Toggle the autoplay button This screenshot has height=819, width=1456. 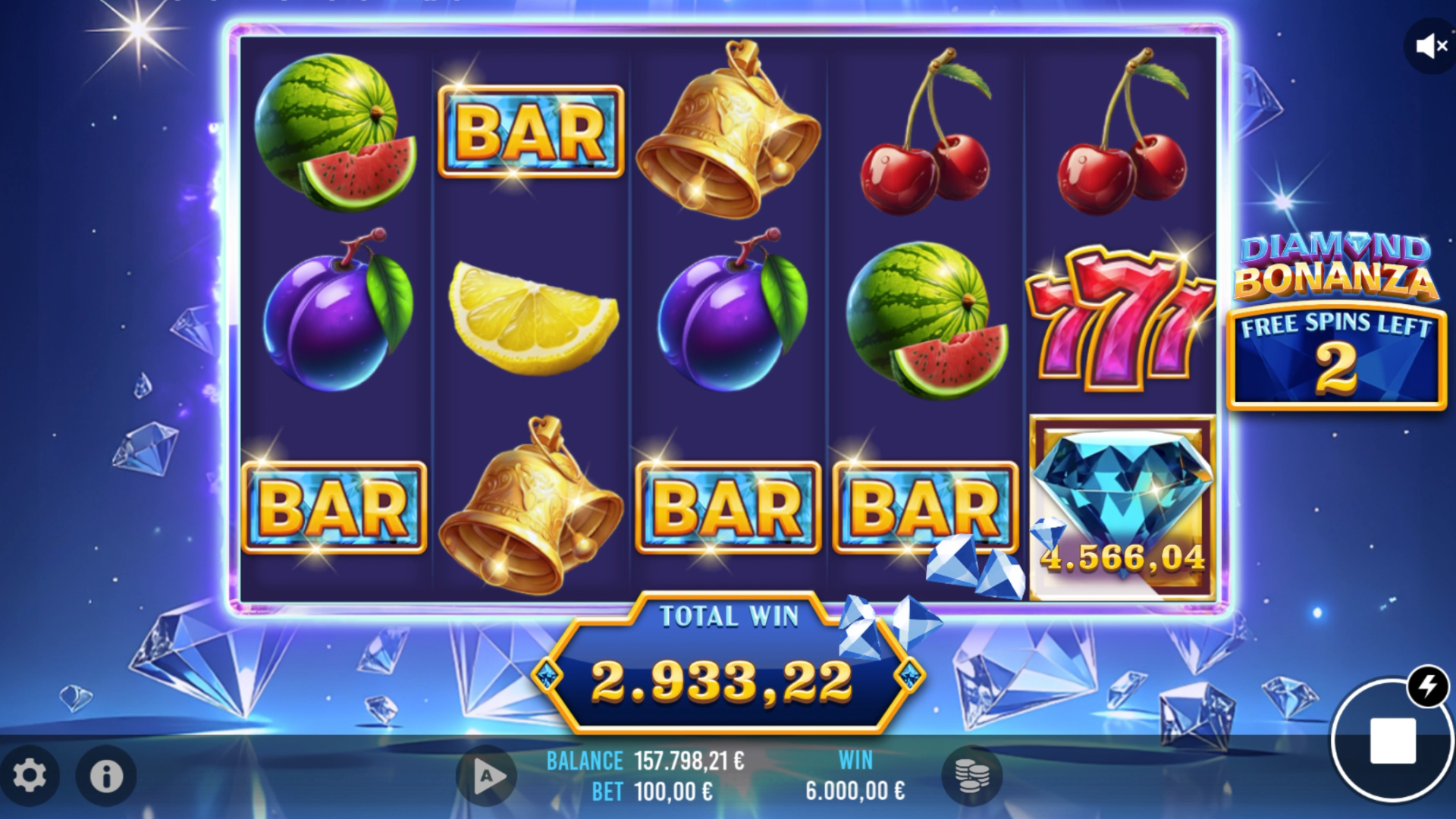[x=486, y=776]
